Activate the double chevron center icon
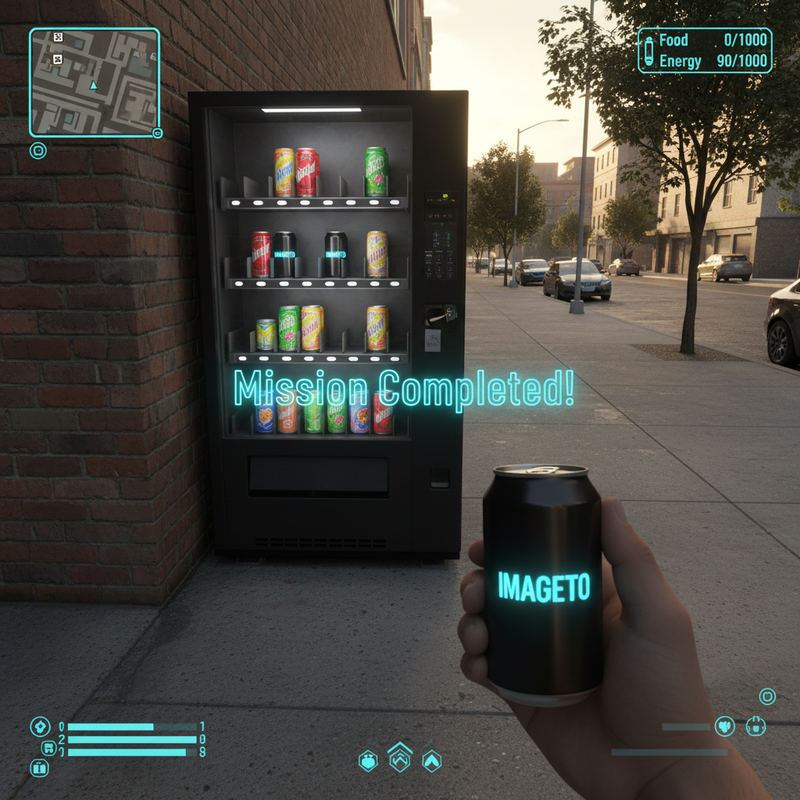Image resolution: width=800 pixels, height=800 pixels. click(400, 757)
